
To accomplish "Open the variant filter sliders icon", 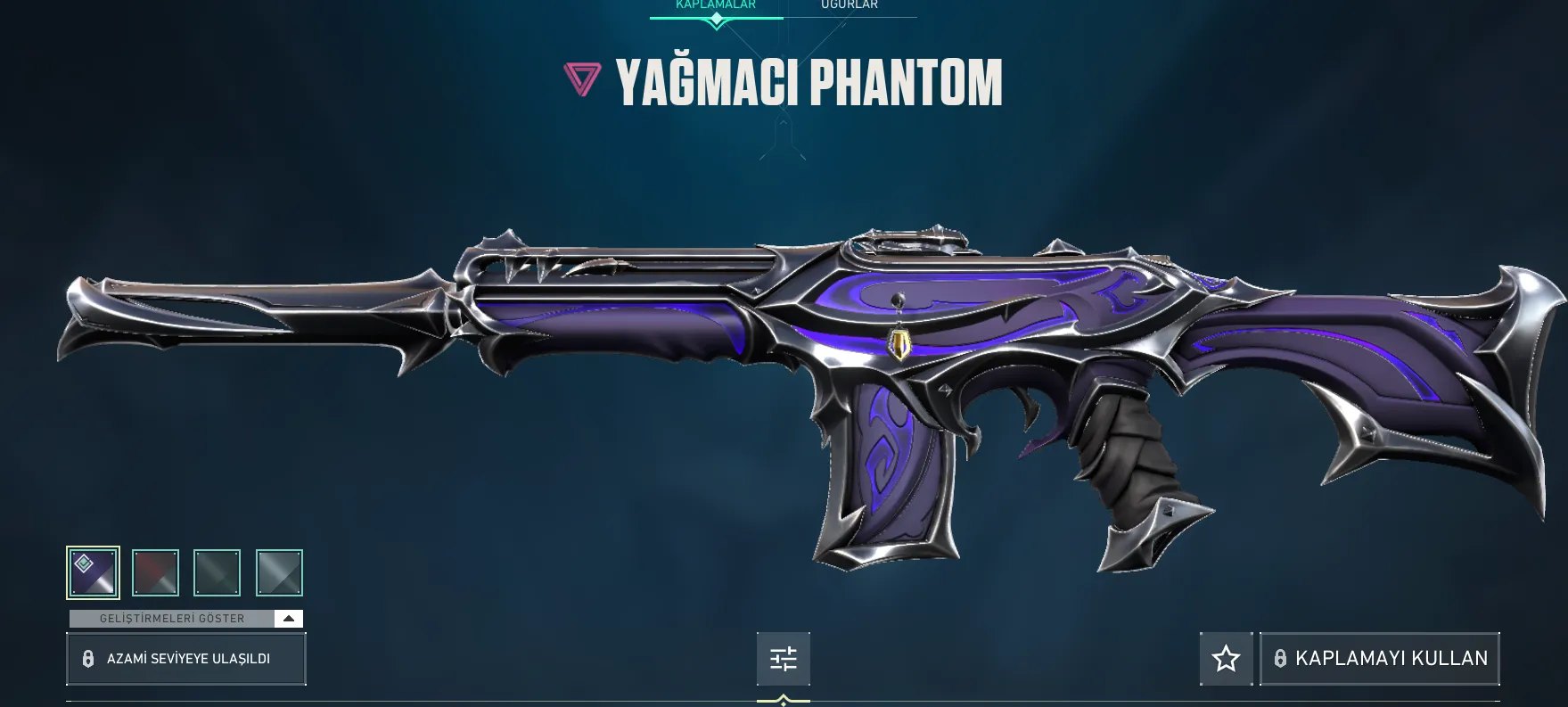I will point(783,659).
